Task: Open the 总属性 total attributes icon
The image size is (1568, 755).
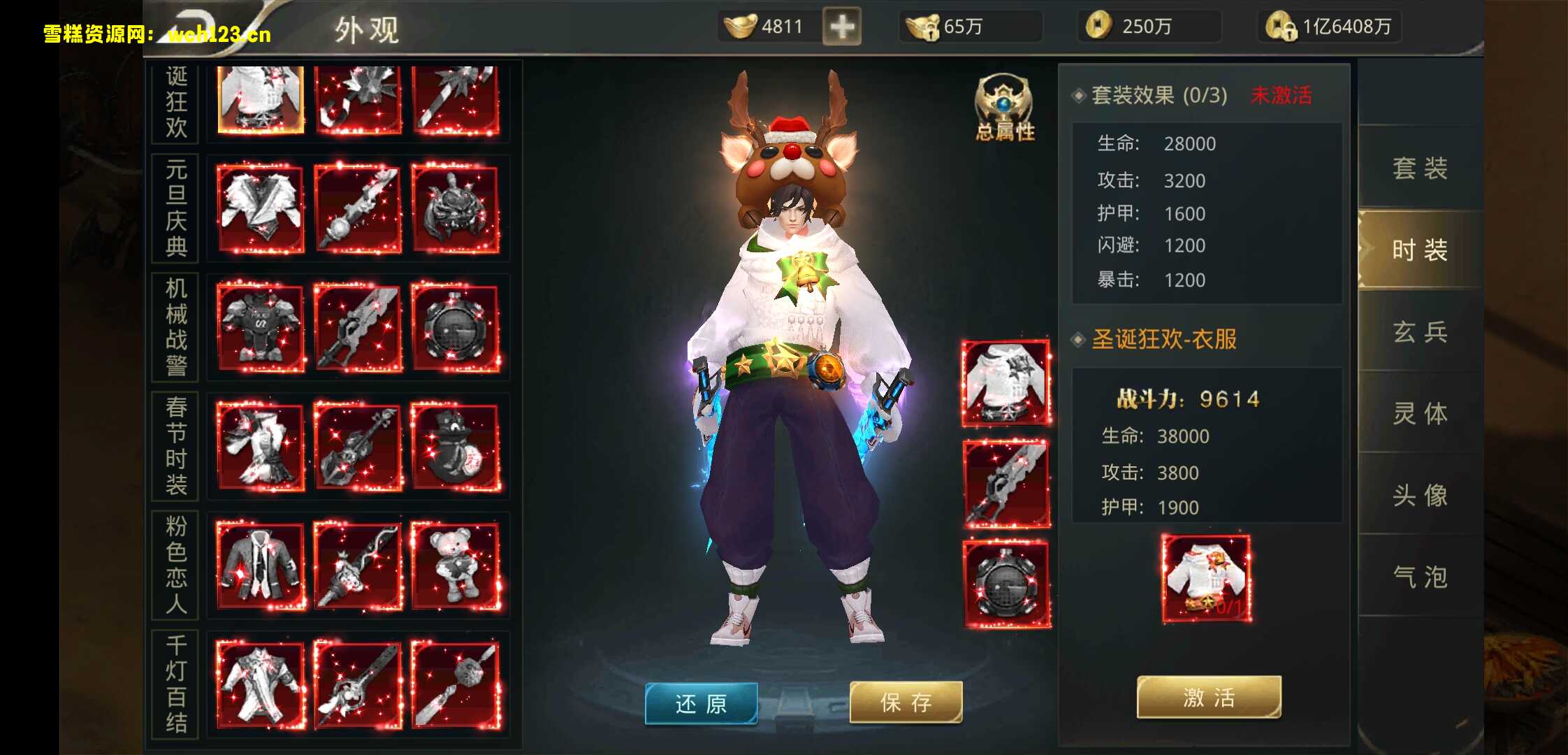Action: pyautogui.click(x=1004, y=108)
